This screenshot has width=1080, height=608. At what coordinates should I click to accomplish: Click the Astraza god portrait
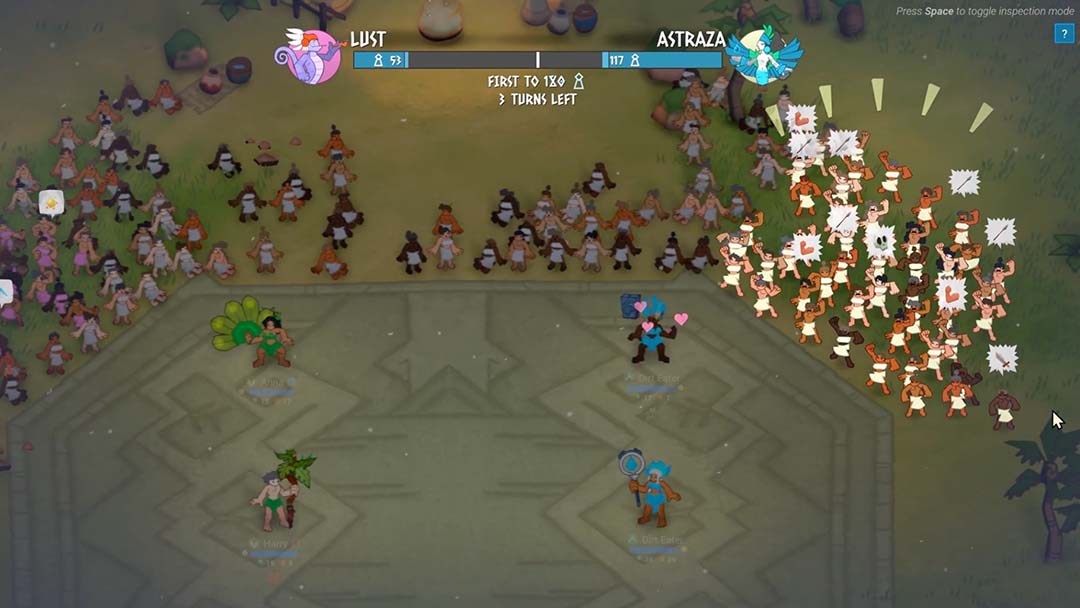(763, 56)
